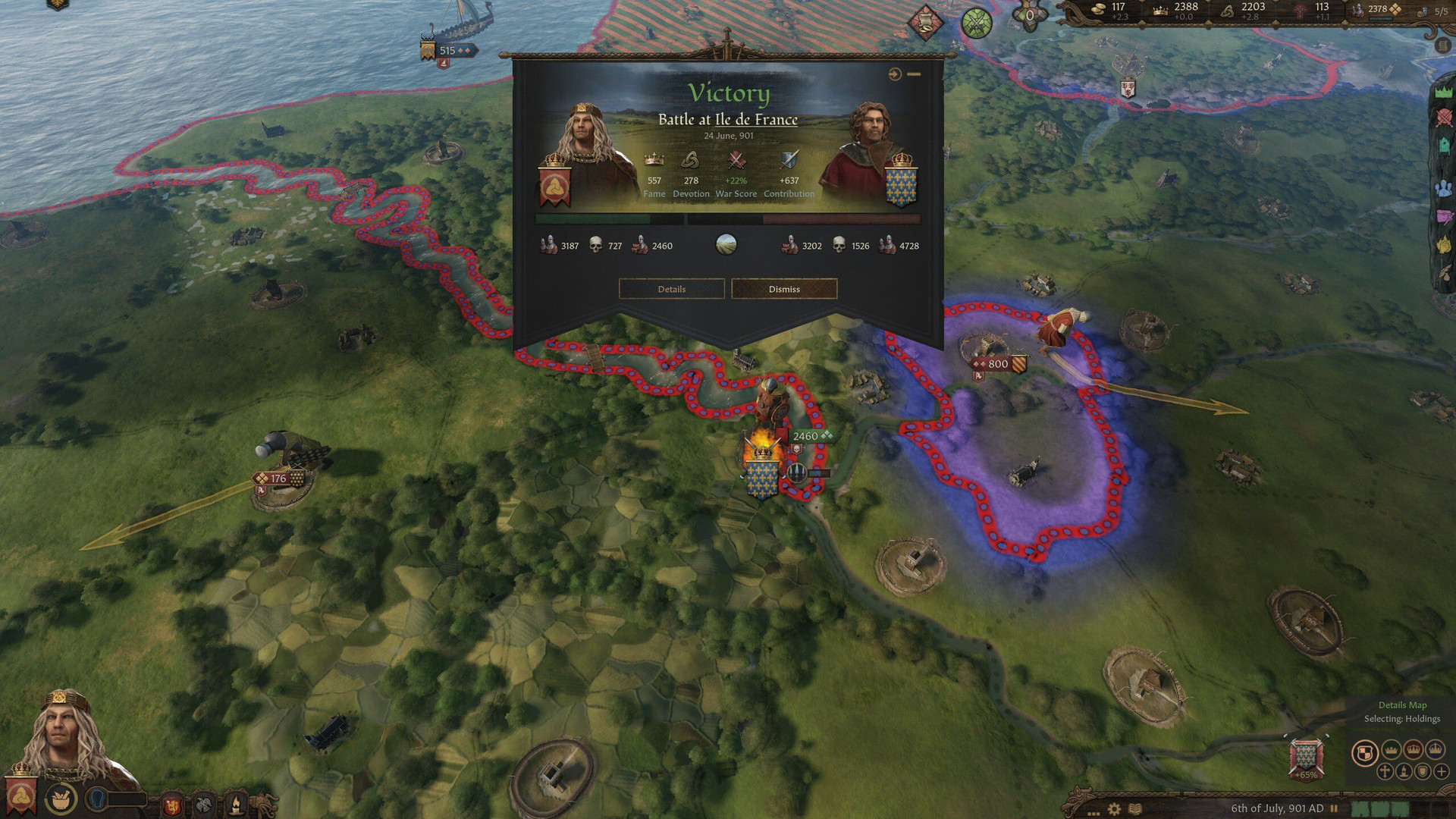Open the raven shield menu

click(203, 804)
